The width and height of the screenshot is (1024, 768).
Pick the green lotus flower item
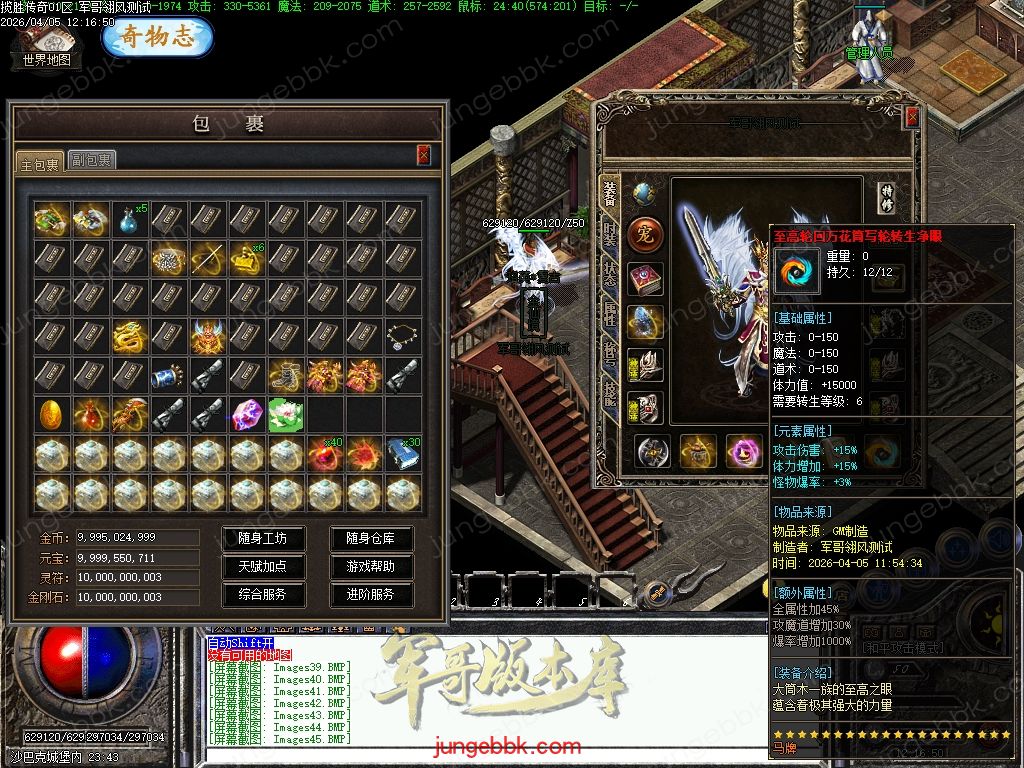(x=286, y=414)
